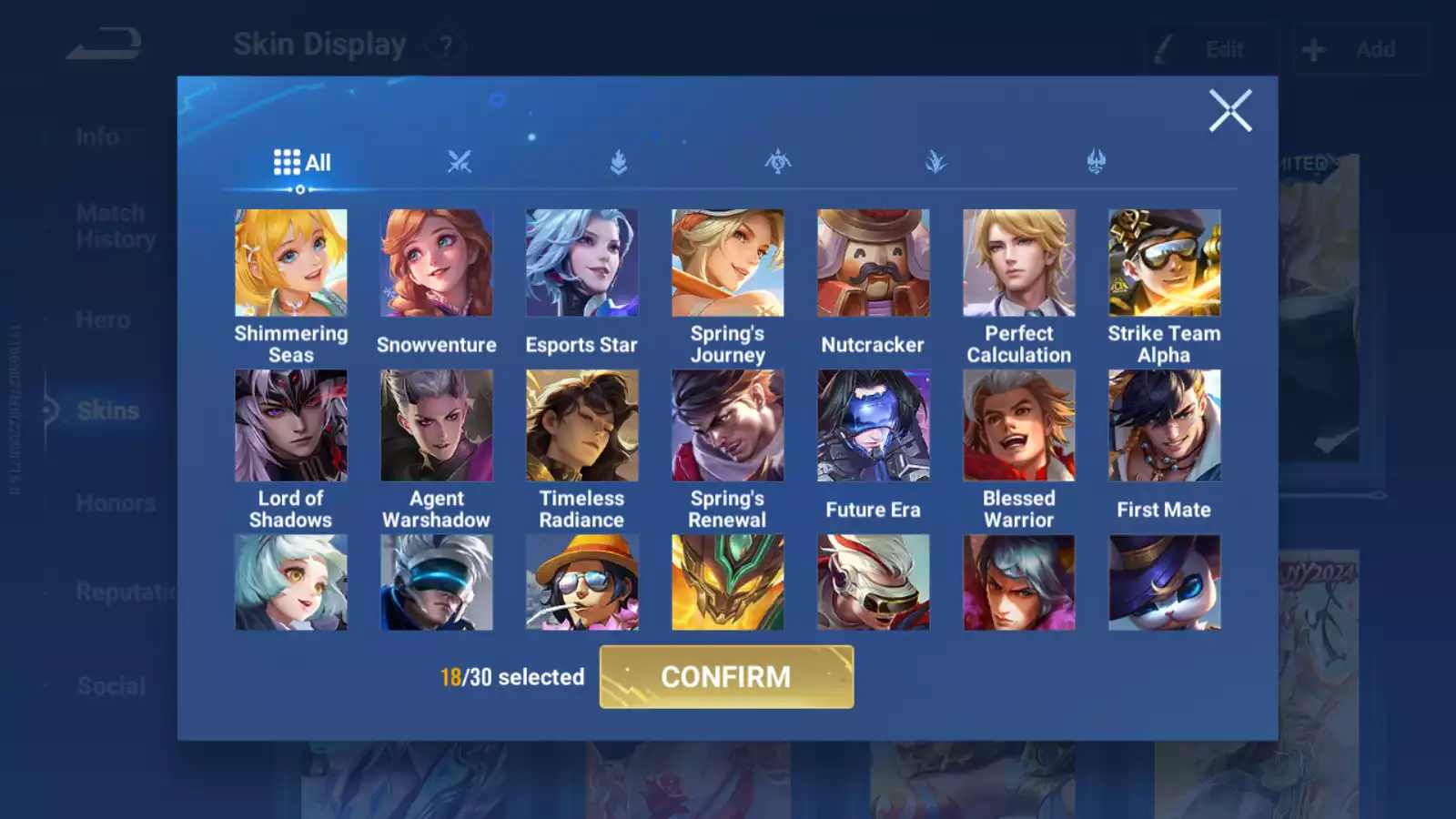Switch to the All skins tab
Image resolution: width=1456 pixels, height=819 pixels.
pos(302,163)
